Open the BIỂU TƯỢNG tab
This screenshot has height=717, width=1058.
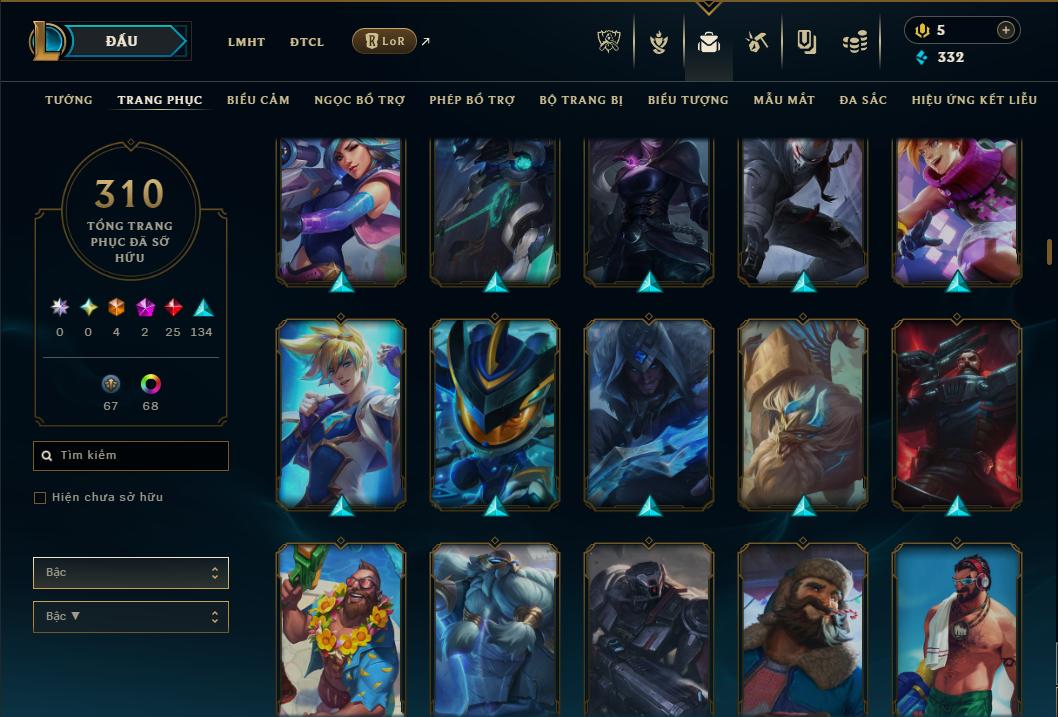click(x=688, y=100)
